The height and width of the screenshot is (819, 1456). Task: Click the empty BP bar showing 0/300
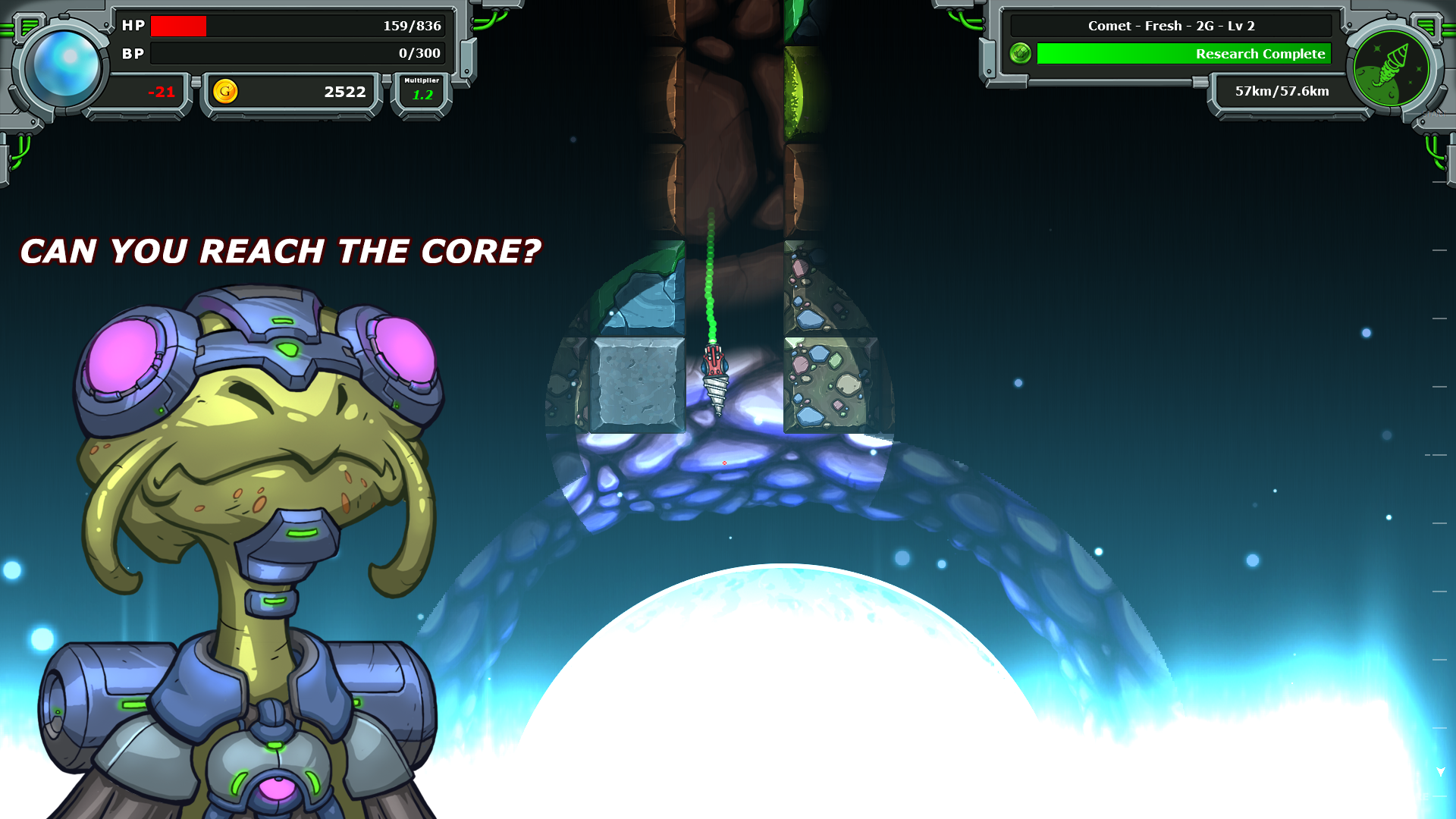(x=300, y=54)
